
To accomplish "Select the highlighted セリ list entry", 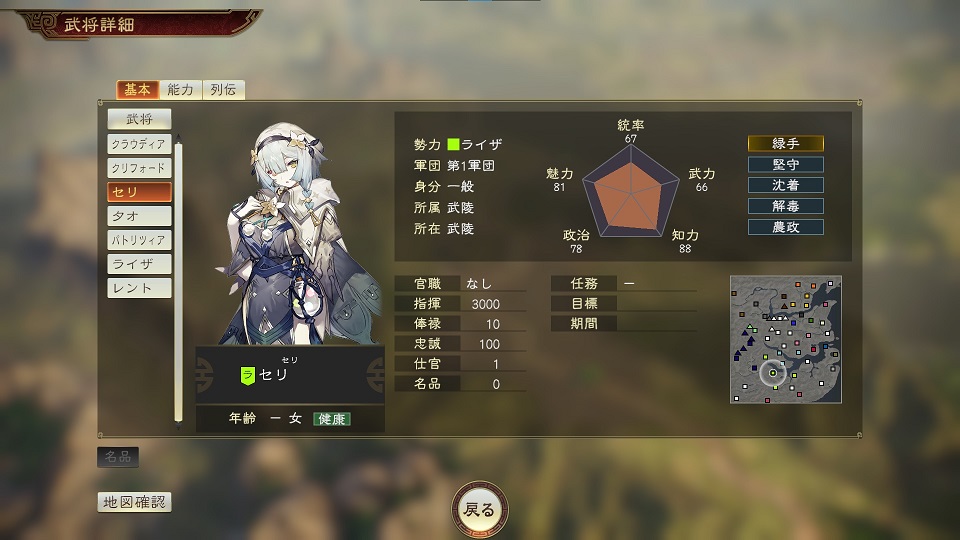I will 139,192.
